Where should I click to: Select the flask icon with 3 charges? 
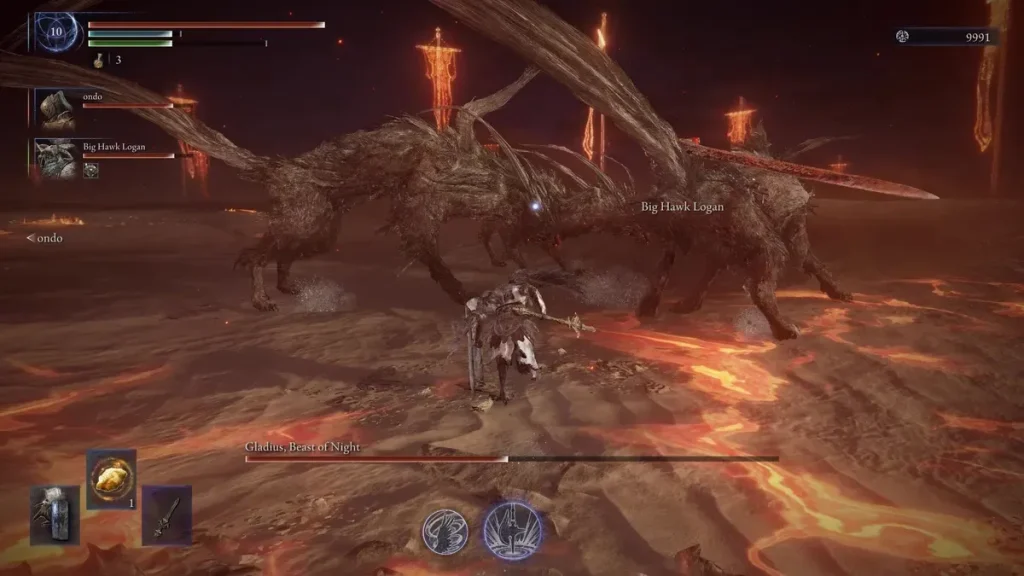[x=100, y=60]
